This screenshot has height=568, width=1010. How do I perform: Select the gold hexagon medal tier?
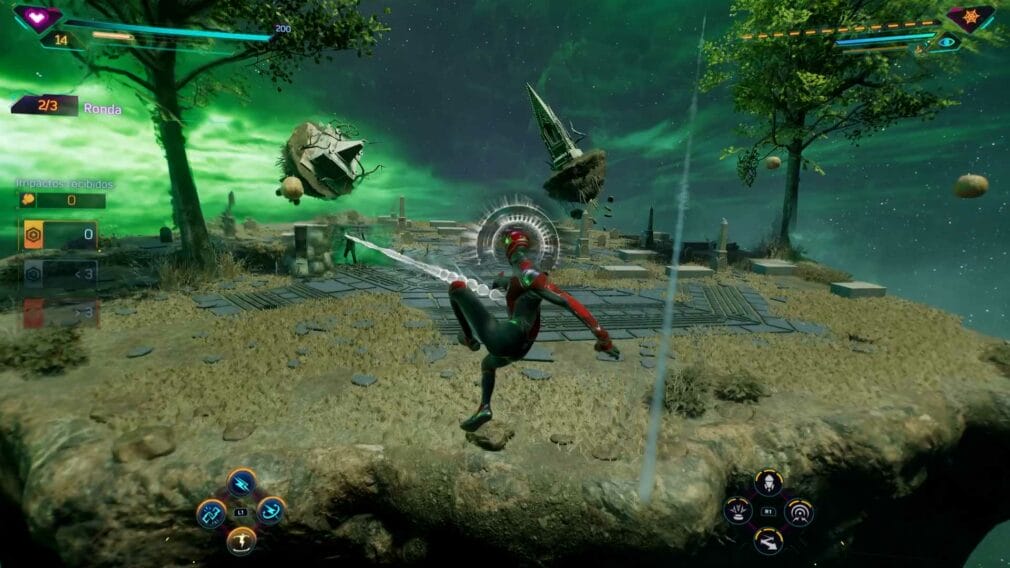pyautogui.click(x=32, y=236)
